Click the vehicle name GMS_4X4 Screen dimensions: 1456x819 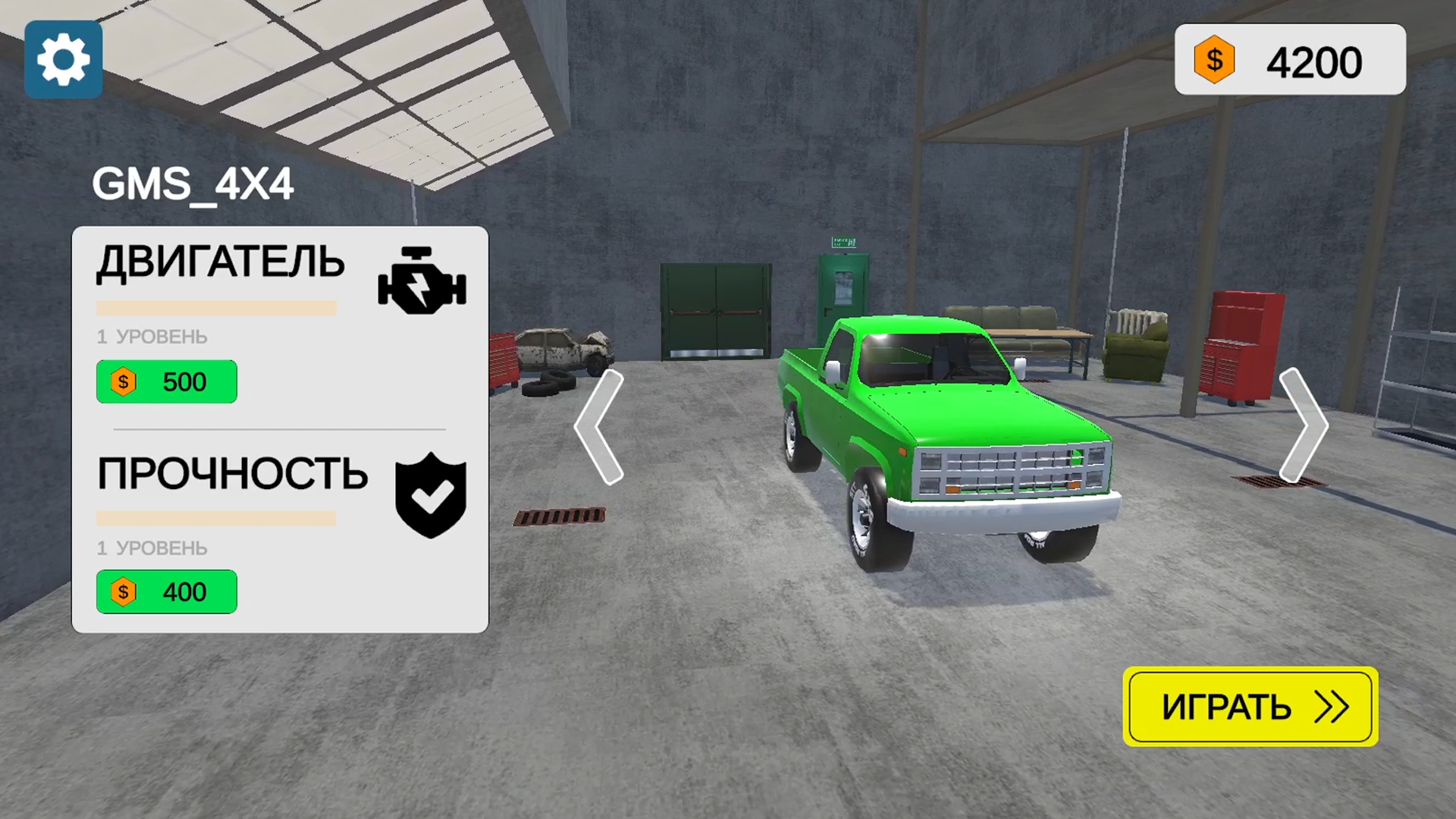coord(193,182)
